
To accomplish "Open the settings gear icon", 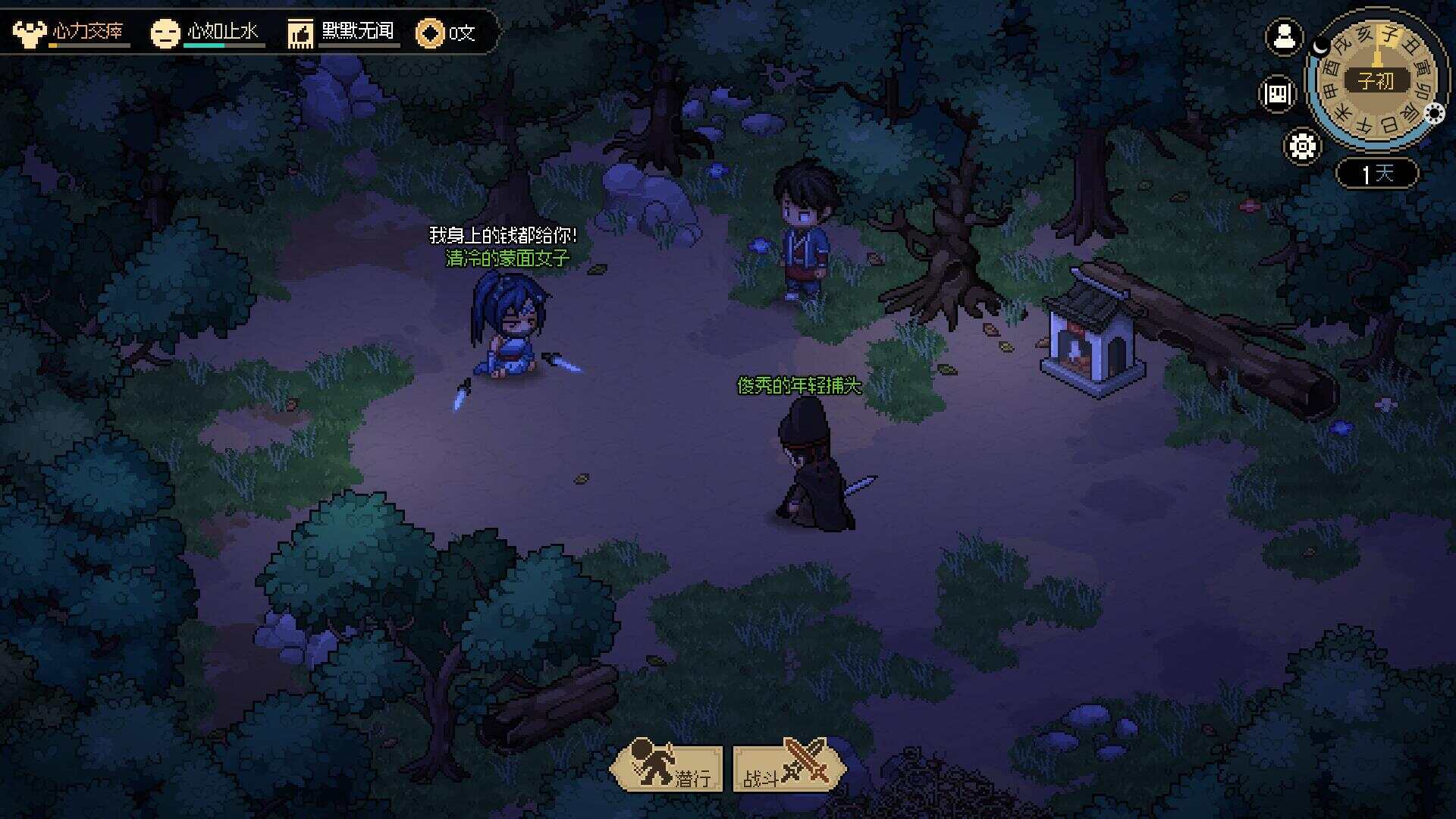I will point(1301,147).
